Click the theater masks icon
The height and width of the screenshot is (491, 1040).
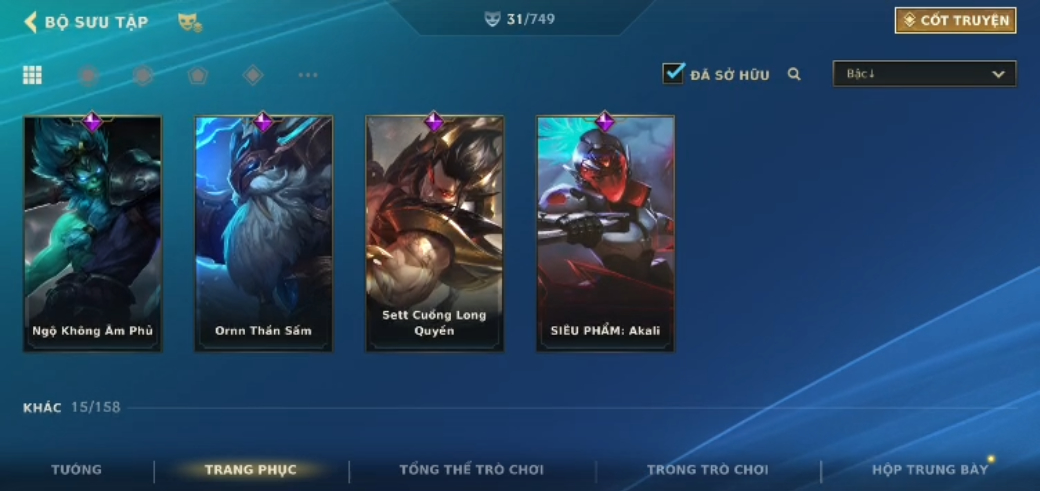189,22
